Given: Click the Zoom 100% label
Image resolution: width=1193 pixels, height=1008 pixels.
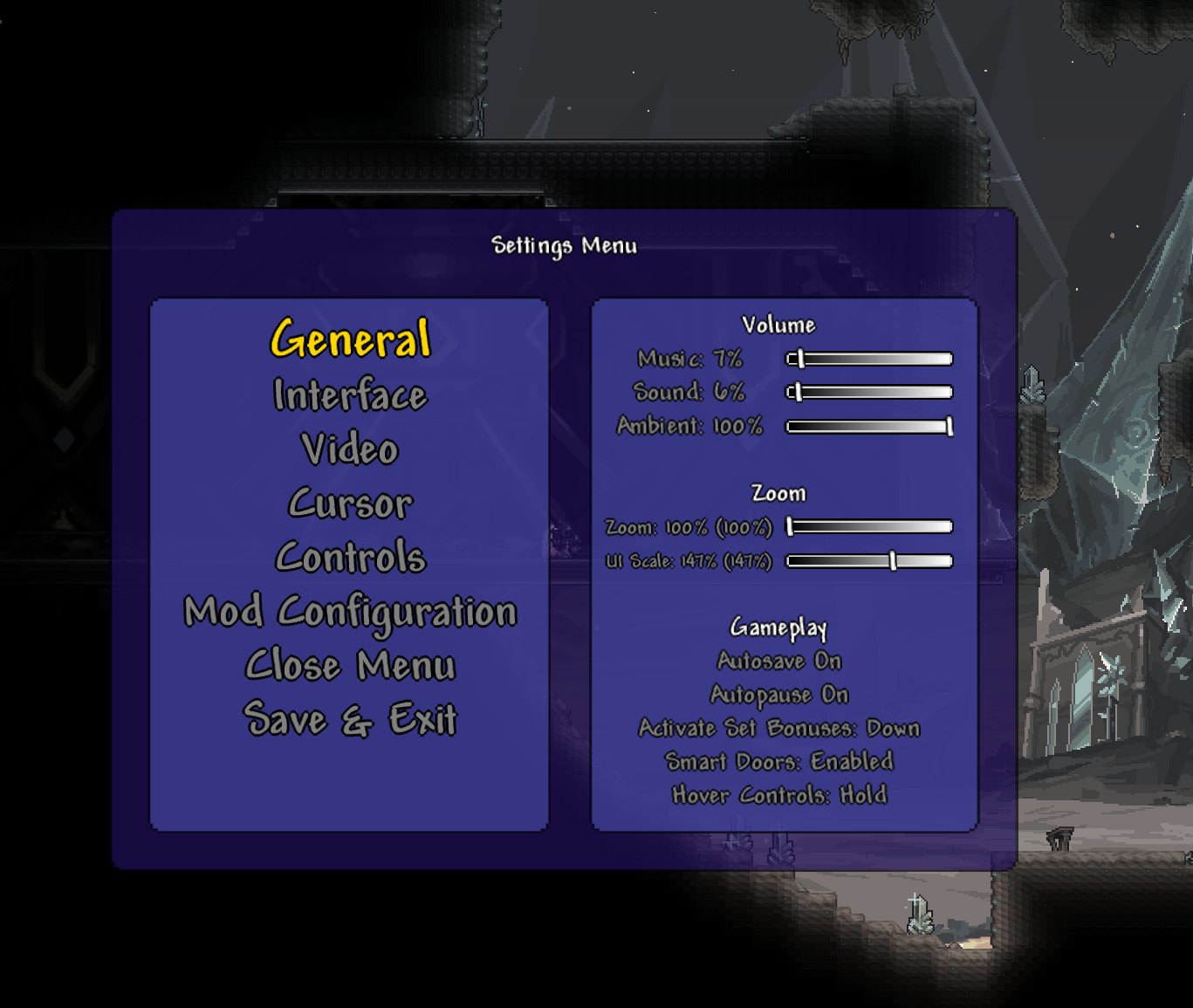Looking at the screenshot, I should (690, 528).
